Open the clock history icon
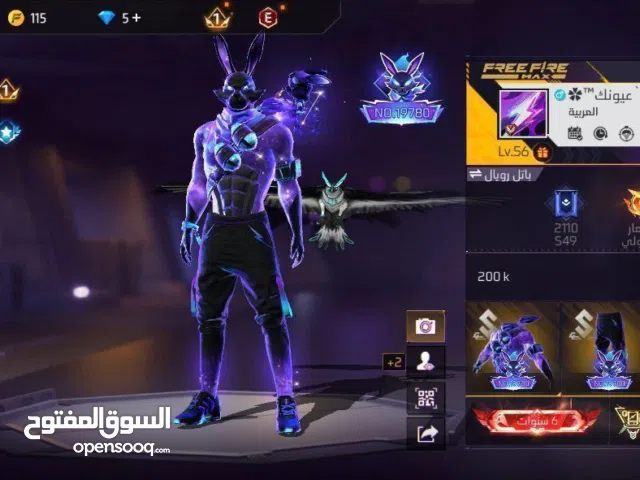640x480 pixels. point(601,133)
